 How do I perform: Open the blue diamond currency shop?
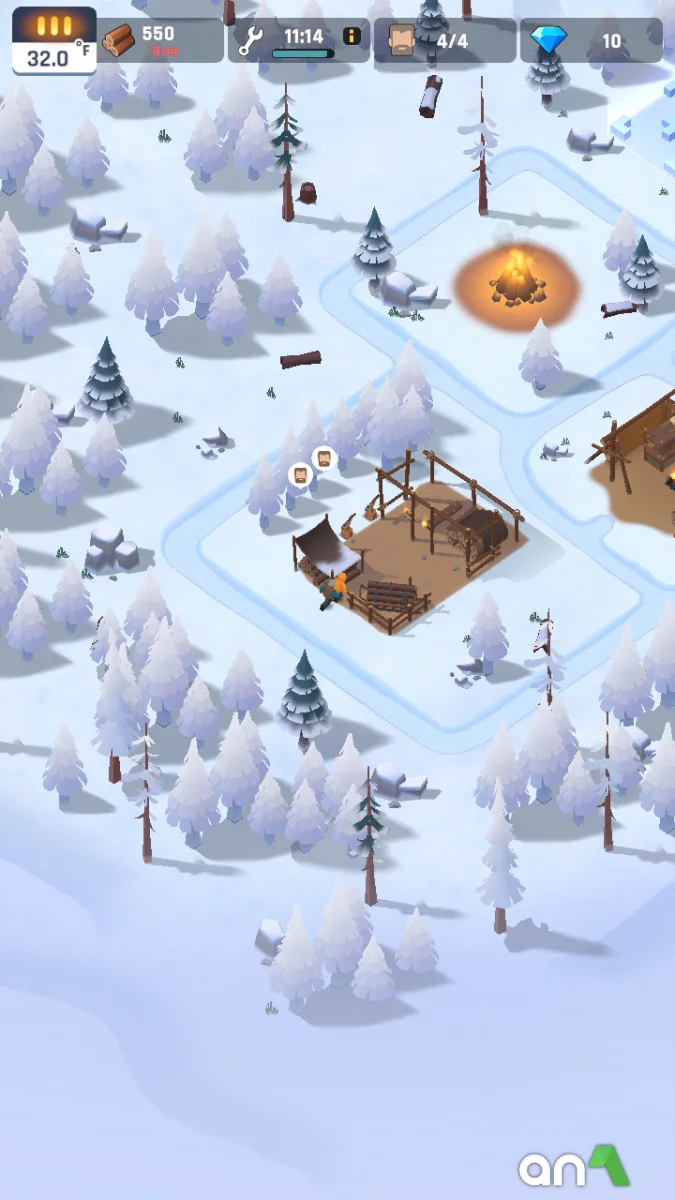pyautogui.click(x=590, y=41)
